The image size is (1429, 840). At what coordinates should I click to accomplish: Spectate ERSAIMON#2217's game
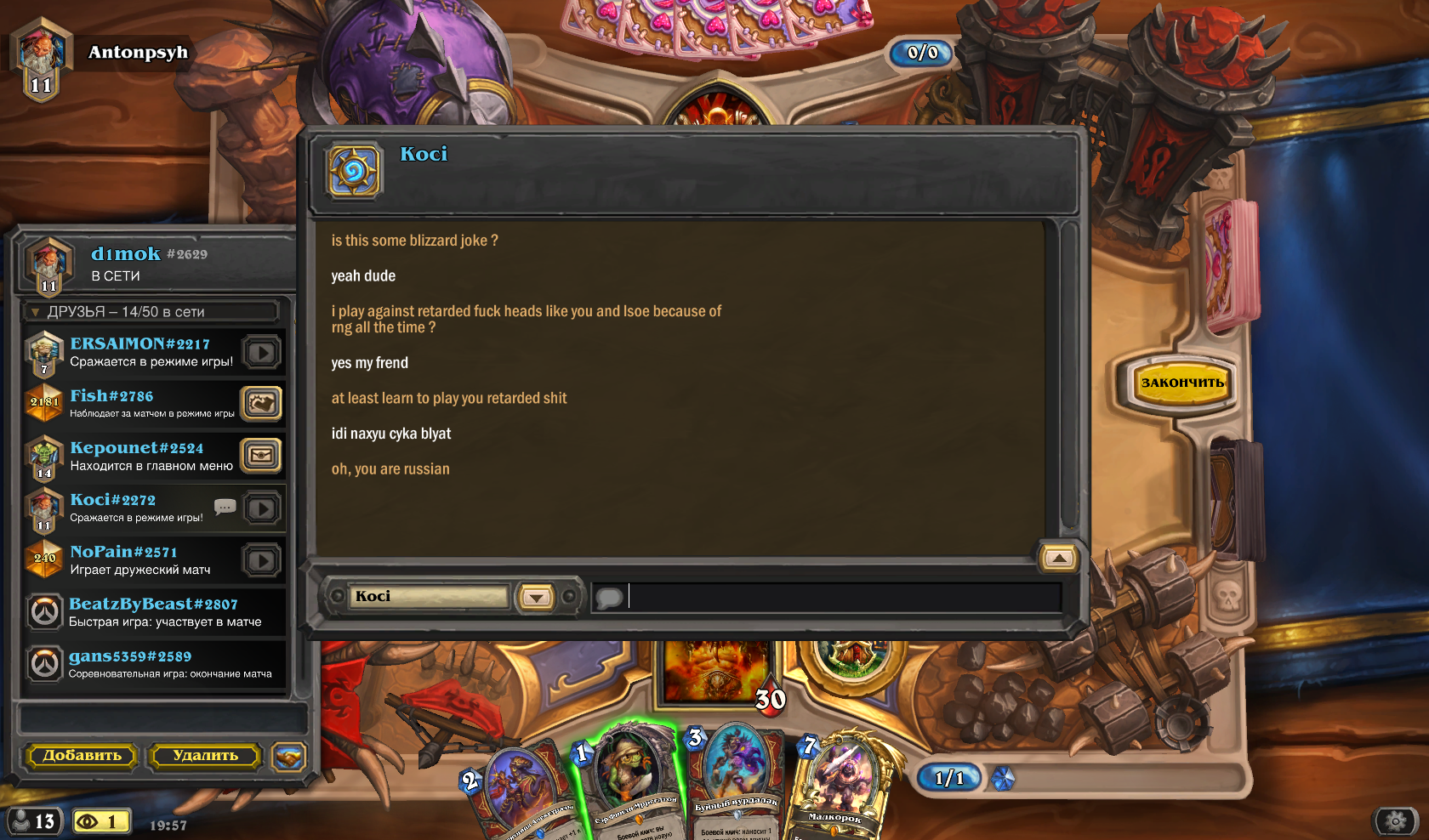262,352
